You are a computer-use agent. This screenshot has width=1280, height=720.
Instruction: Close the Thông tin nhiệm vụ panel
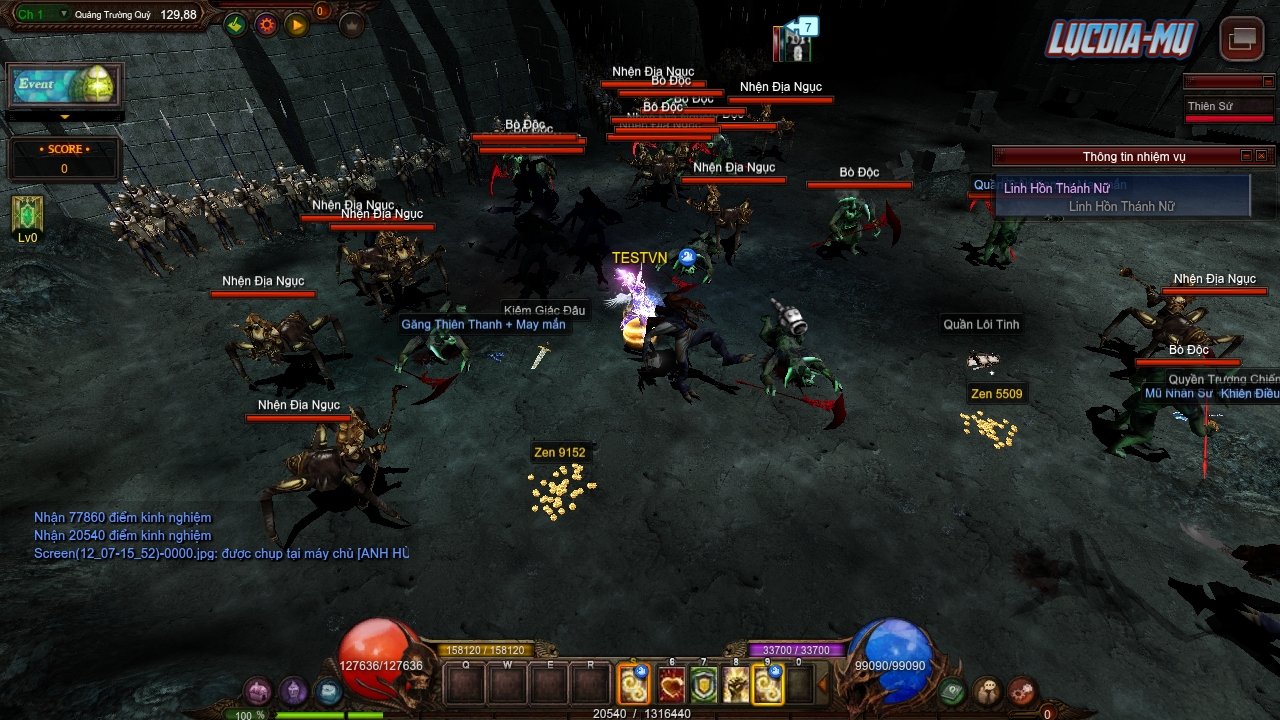1261,156
